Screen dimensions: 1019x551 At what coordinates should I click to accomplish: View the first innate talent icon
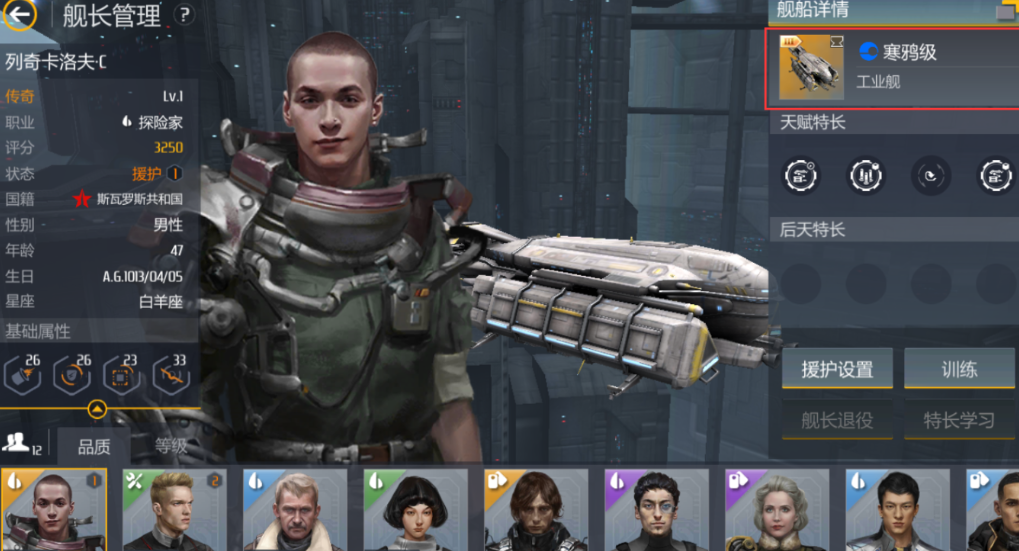coord(800,176)
